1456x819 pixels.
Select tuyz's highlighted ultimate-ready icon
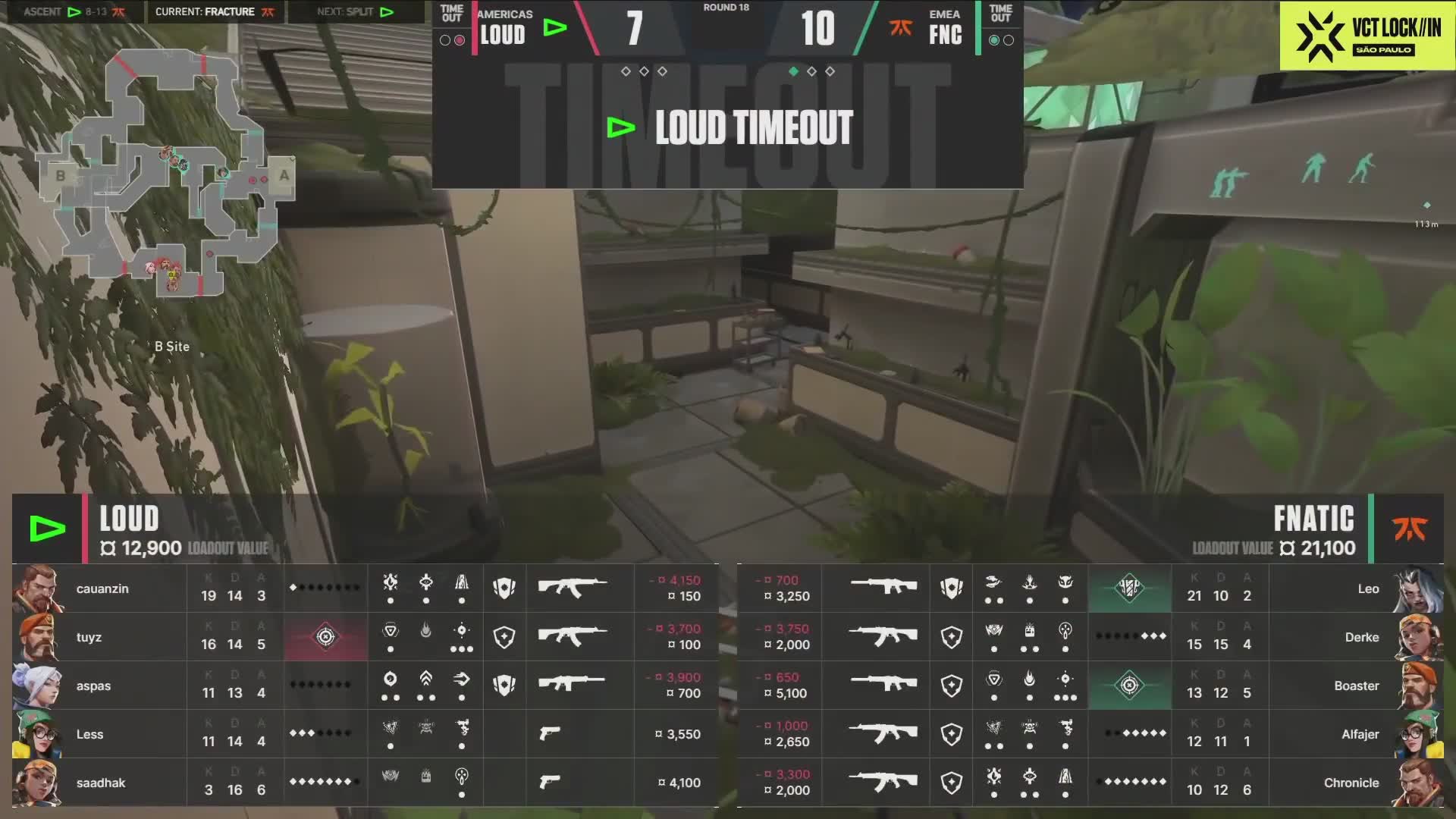pos(325,637)
